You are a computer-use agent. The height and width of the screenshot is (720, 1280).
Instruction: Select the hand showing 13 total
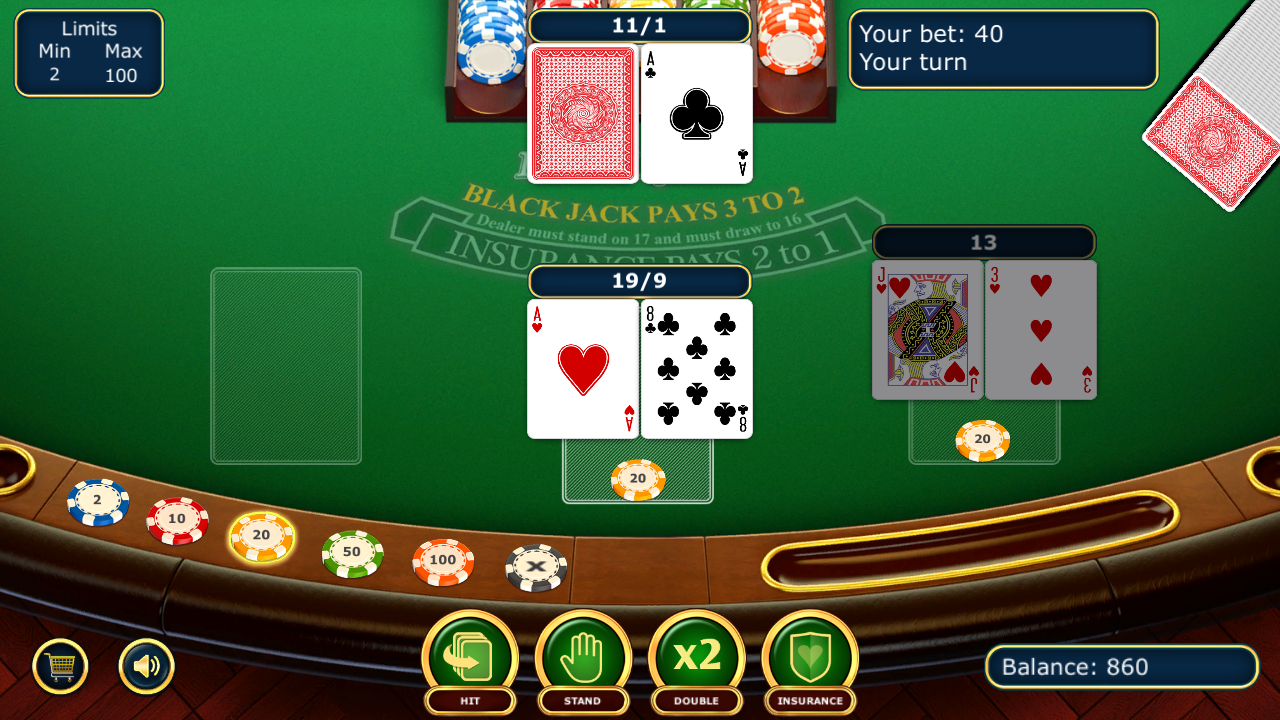(x=983, y=330)
